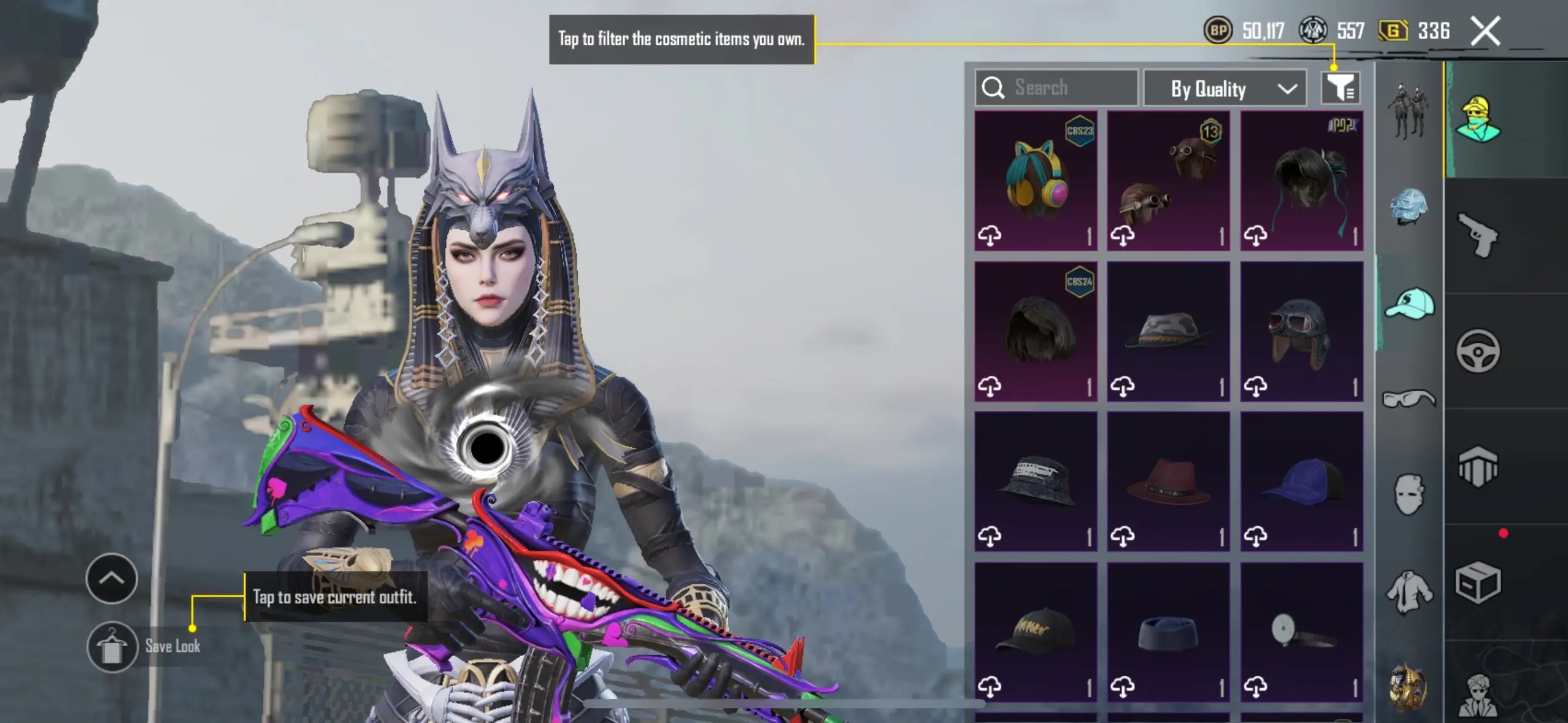Pick the black cap with yellow lettering

coord(1036,632)
